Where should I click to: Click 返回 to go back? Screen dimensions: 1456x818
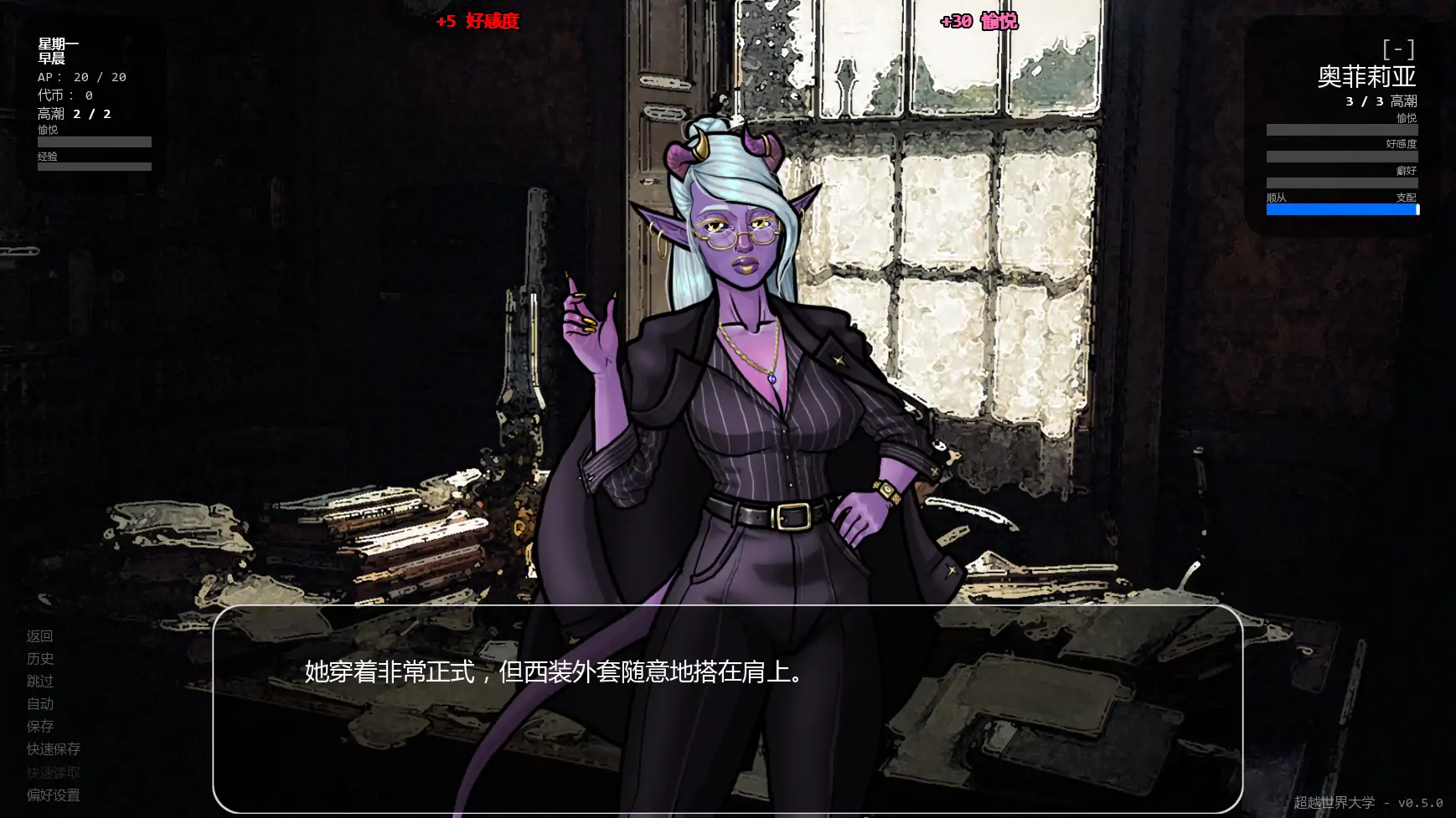pos(40,636)
